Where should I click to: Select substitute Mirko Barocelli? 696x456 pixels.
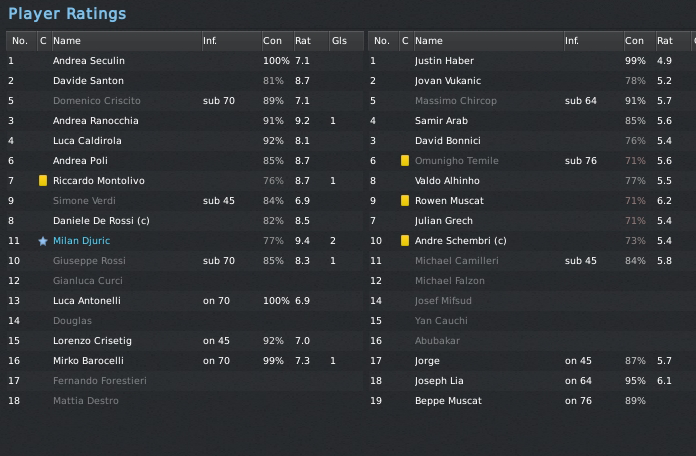click(x=88, y=361)
